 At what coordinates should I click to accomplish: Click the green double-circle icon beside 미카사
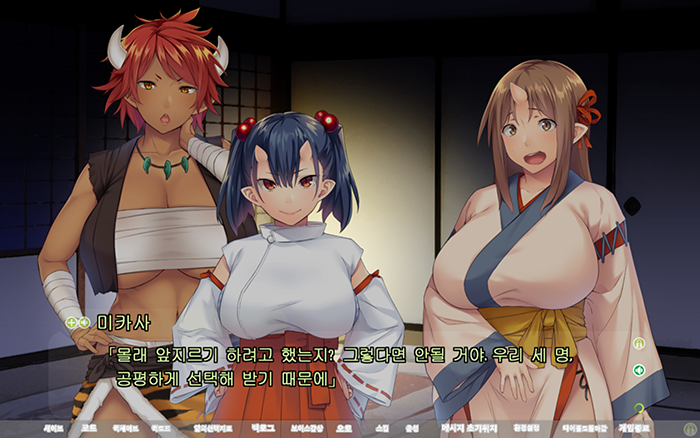pos(78,322)
